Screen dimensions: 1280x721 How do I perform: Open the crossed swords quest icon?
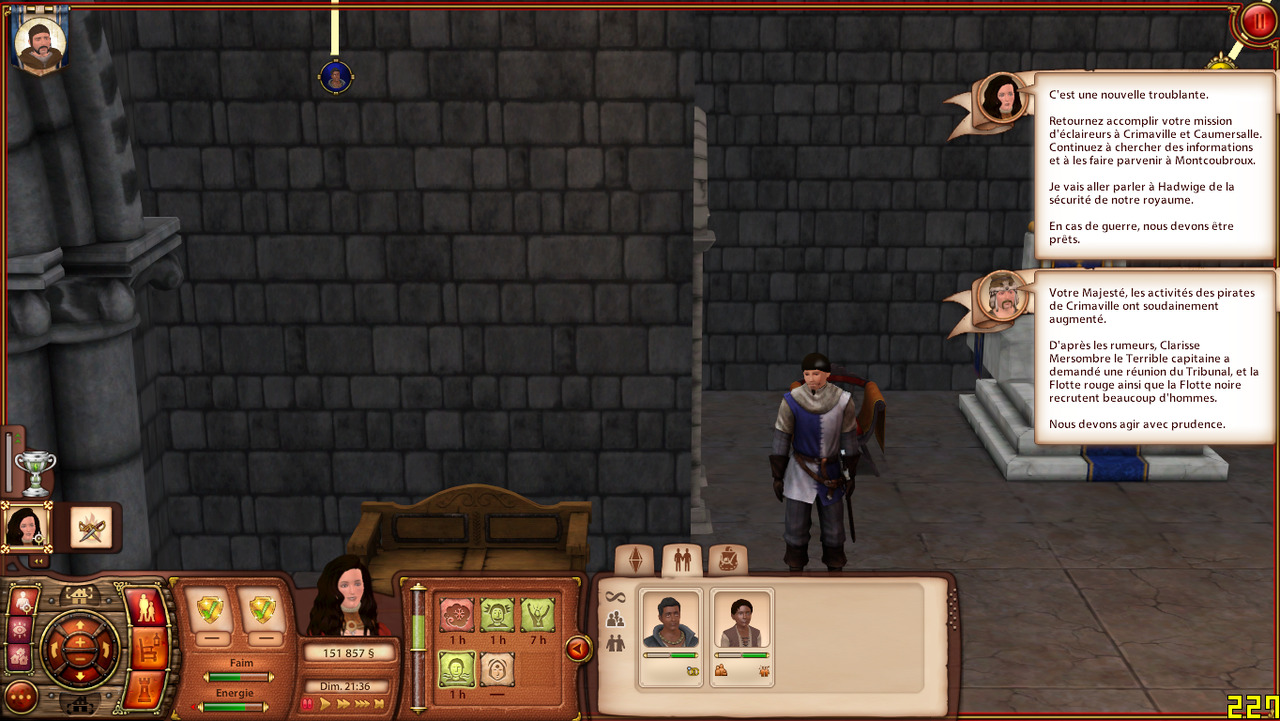pyautogui.click(x=91, y=526)
